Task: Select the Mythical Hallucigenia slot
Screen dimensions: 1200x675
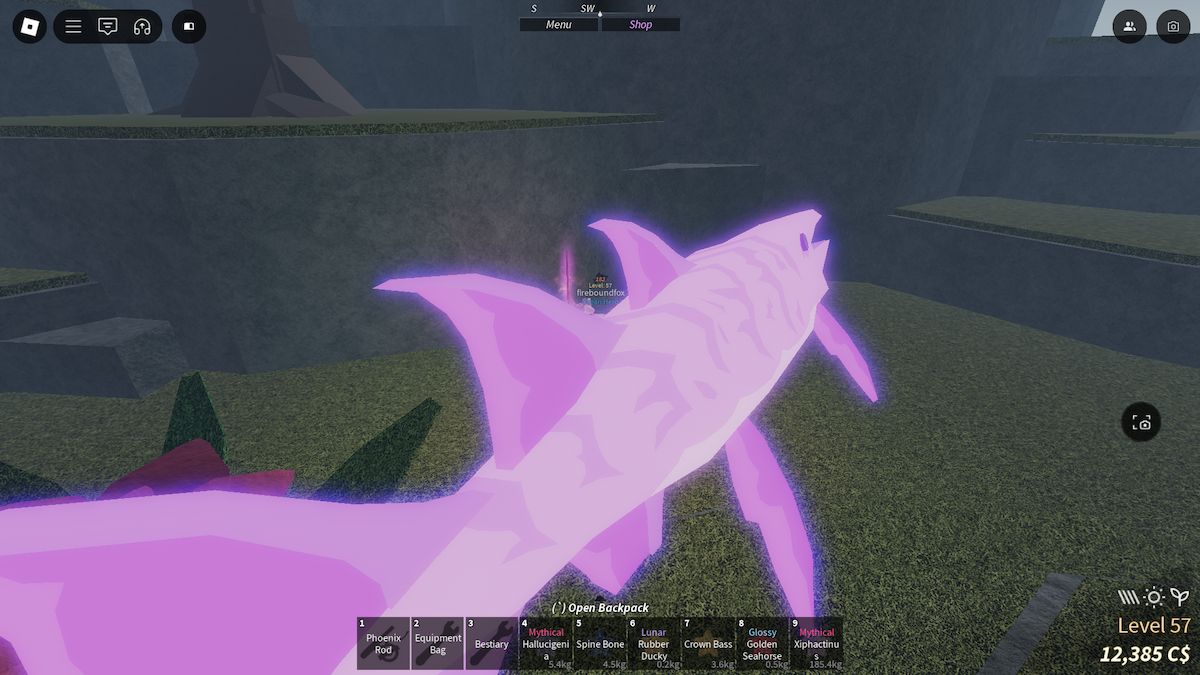Action: pyautogui.click(x=546, y=643)
